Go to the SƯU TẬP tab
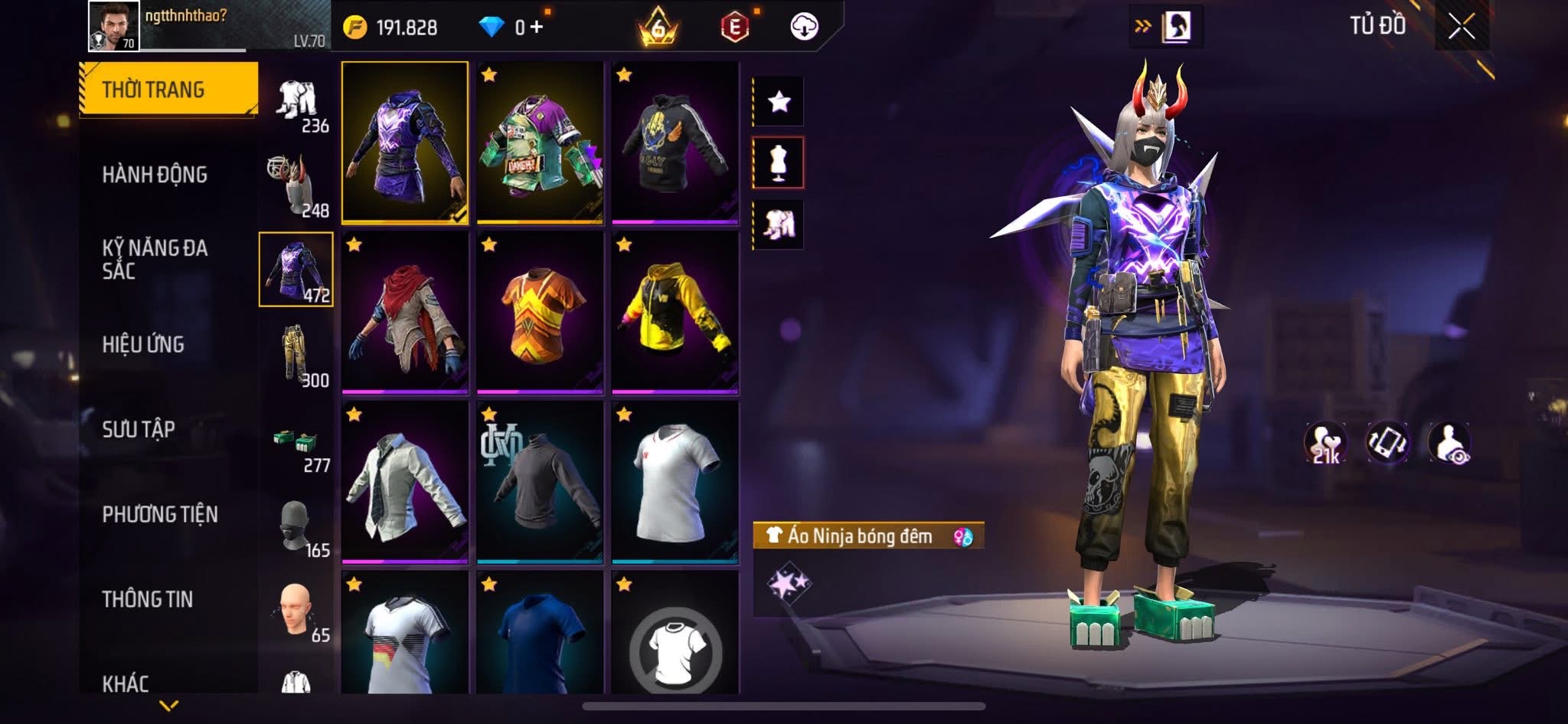Viewport: 1568px width, 724px height. [x=139, y=429]
